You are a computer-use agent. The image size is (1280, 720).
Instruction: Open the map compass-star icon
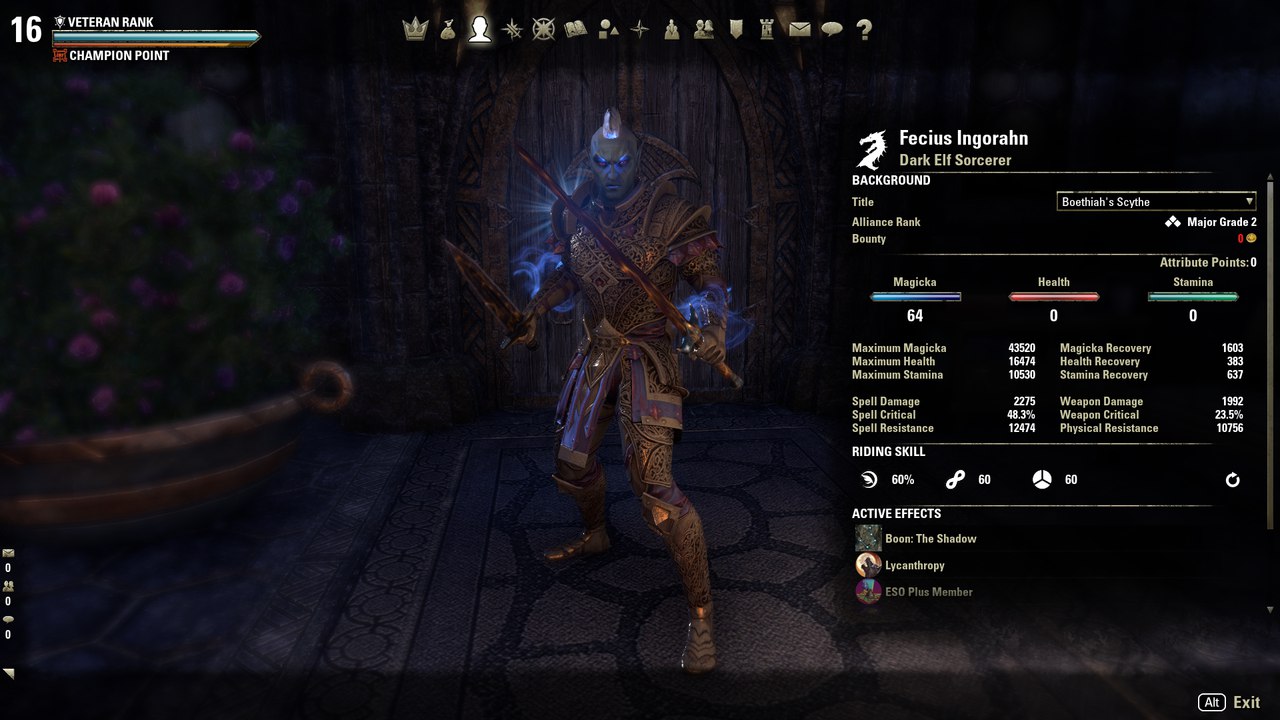(x=640, y=30)
